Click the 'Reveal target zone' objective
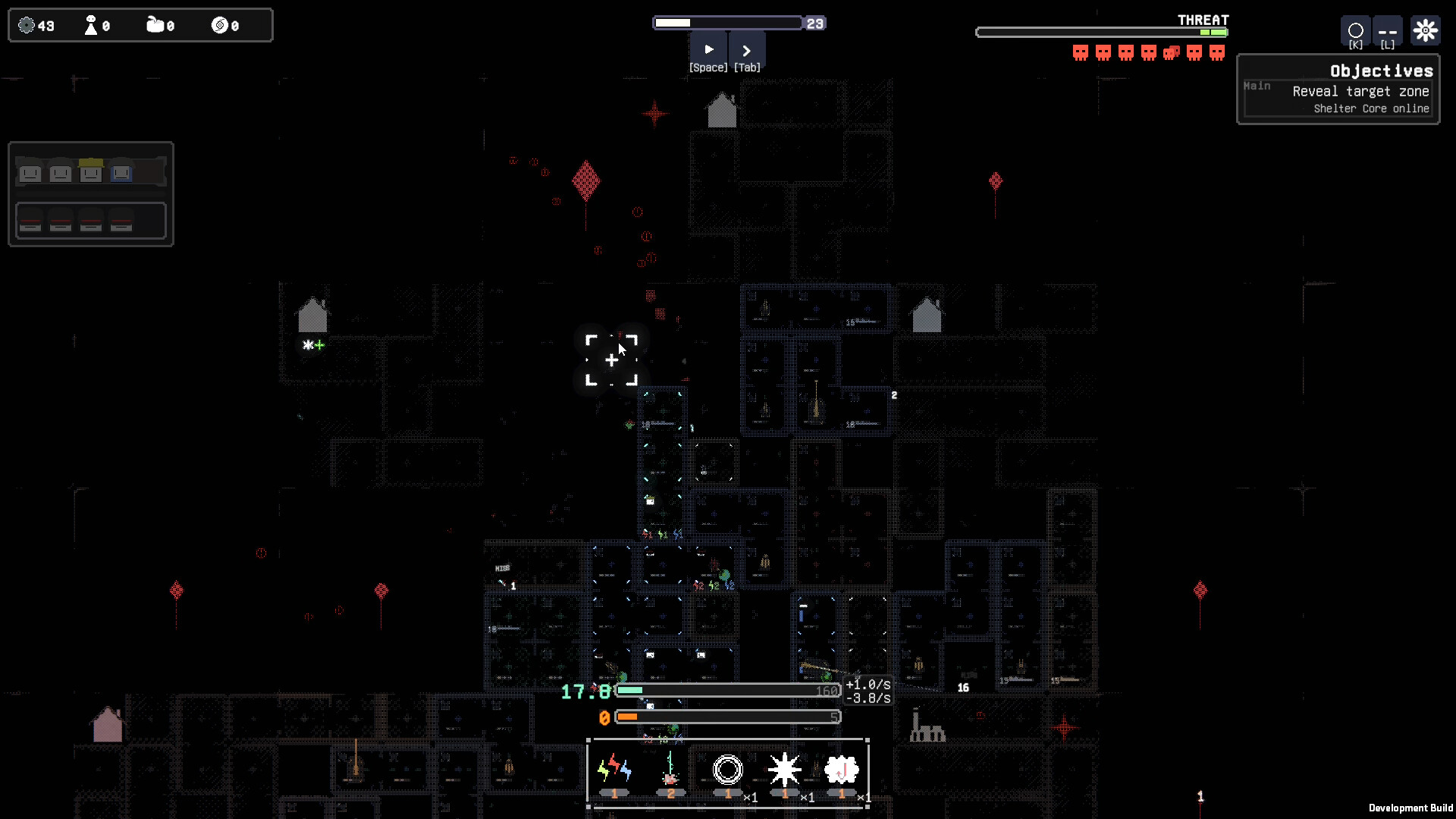 tap(1360, 91)
